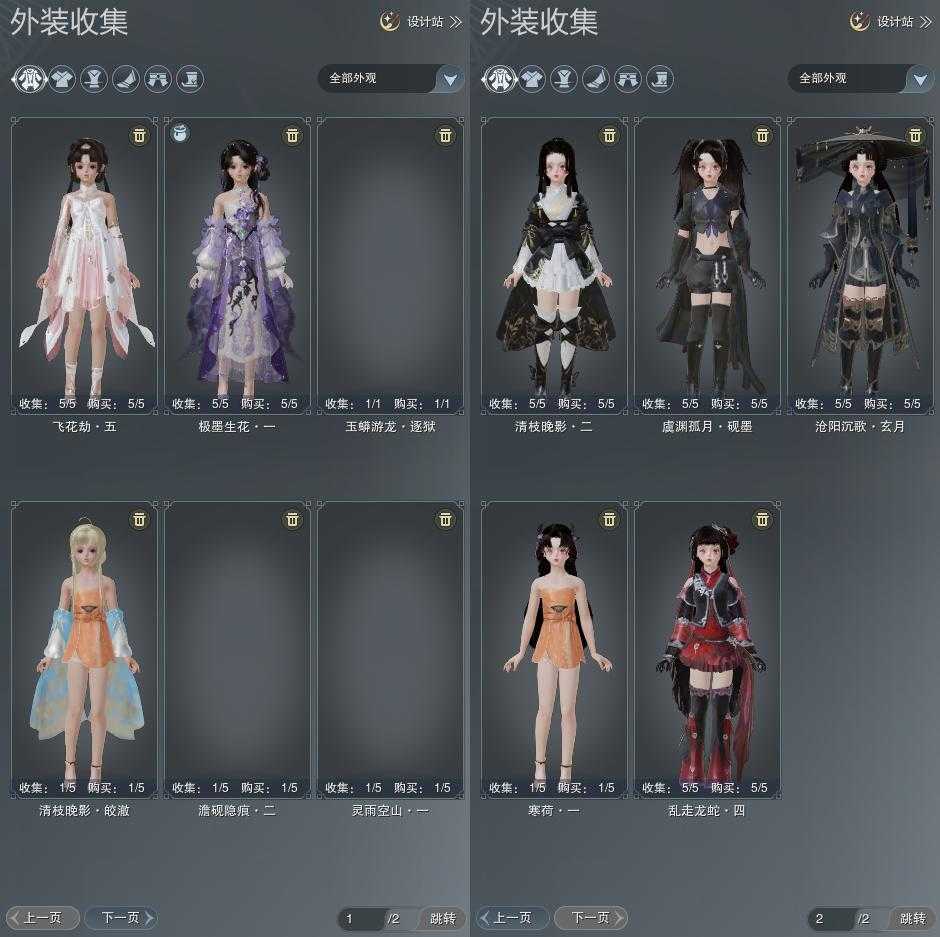Choose the purple 极墨生花·一 outfit
Viewport: 940px width, 937px height.
click(238, 265)
